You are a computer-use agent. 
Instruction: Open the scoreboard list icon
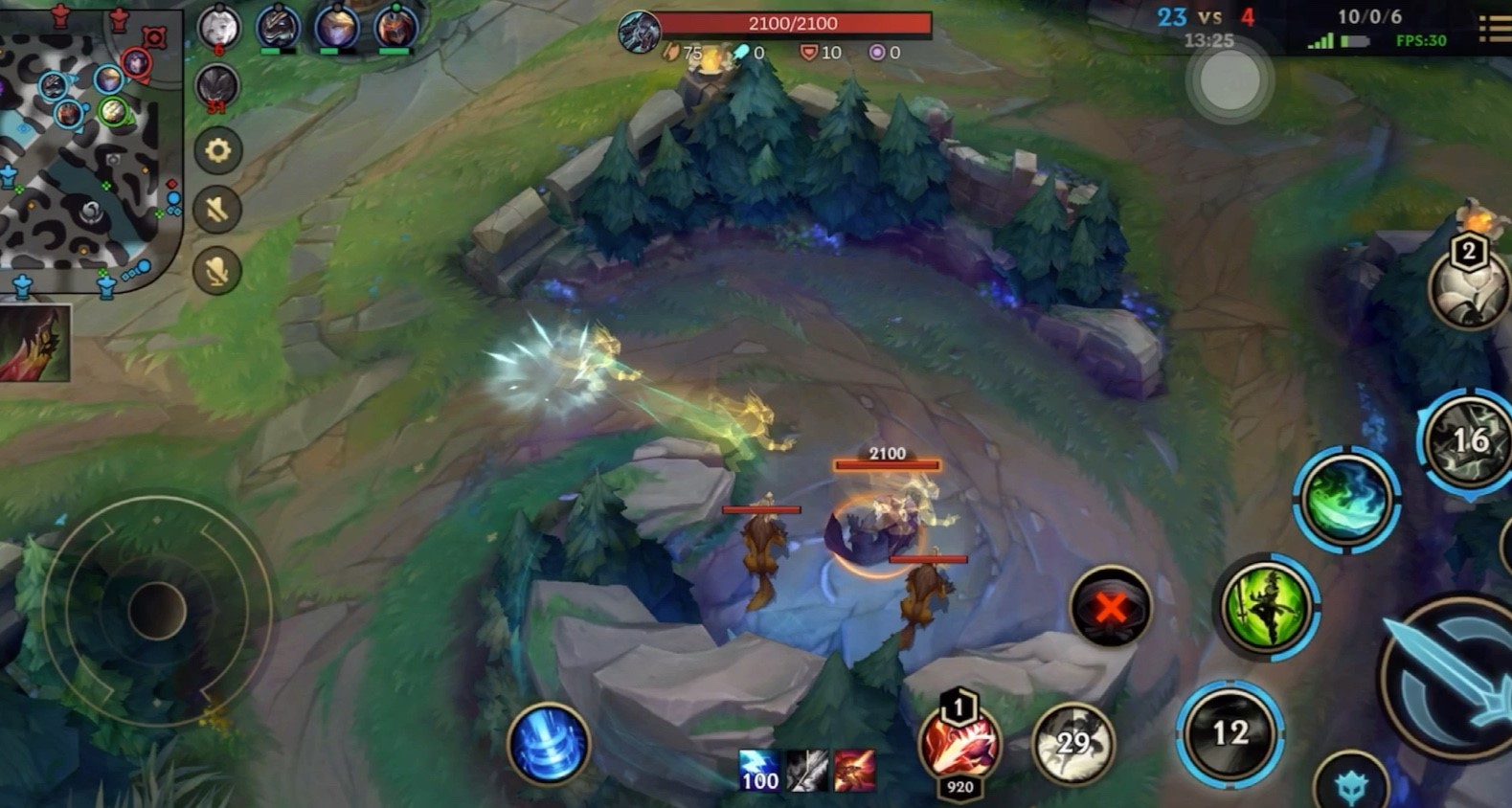click(1496, 29)
